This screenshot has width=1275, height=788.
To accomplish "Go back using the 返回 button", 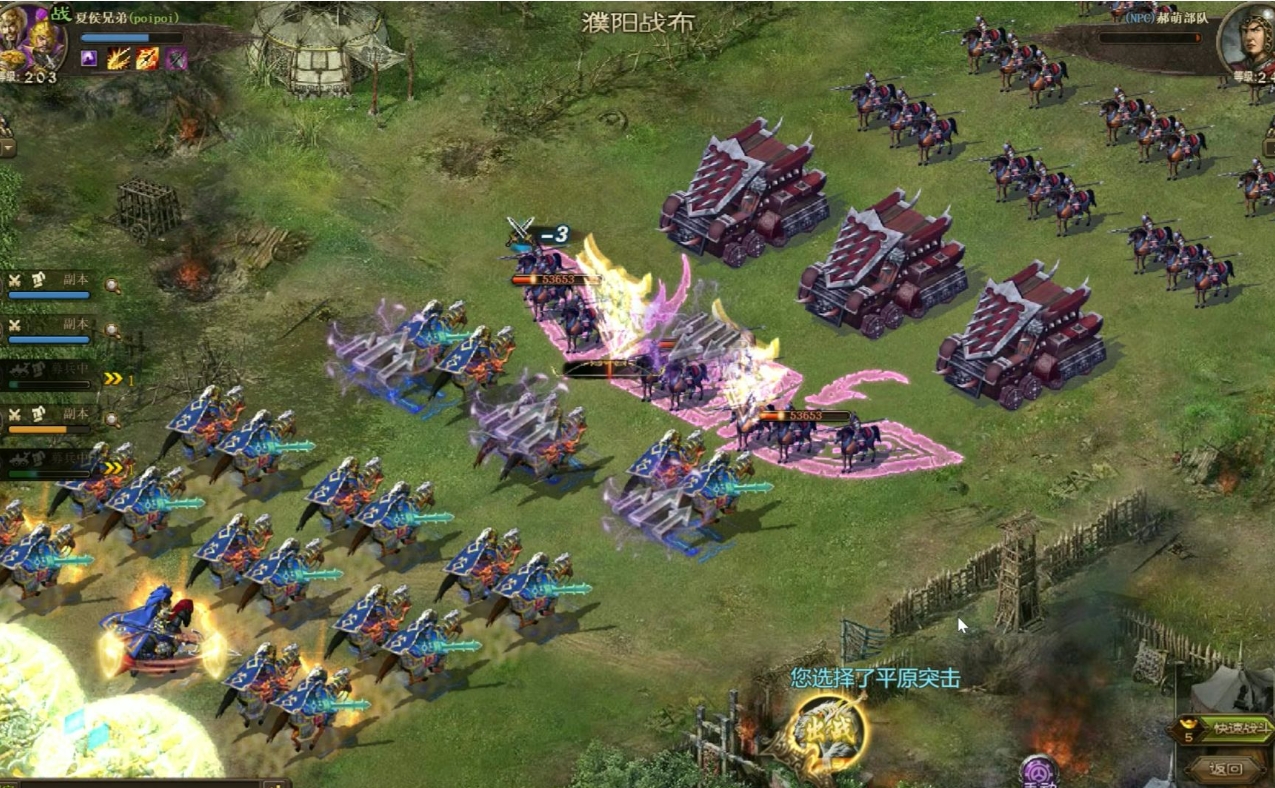I will (x=1226, y=769).
